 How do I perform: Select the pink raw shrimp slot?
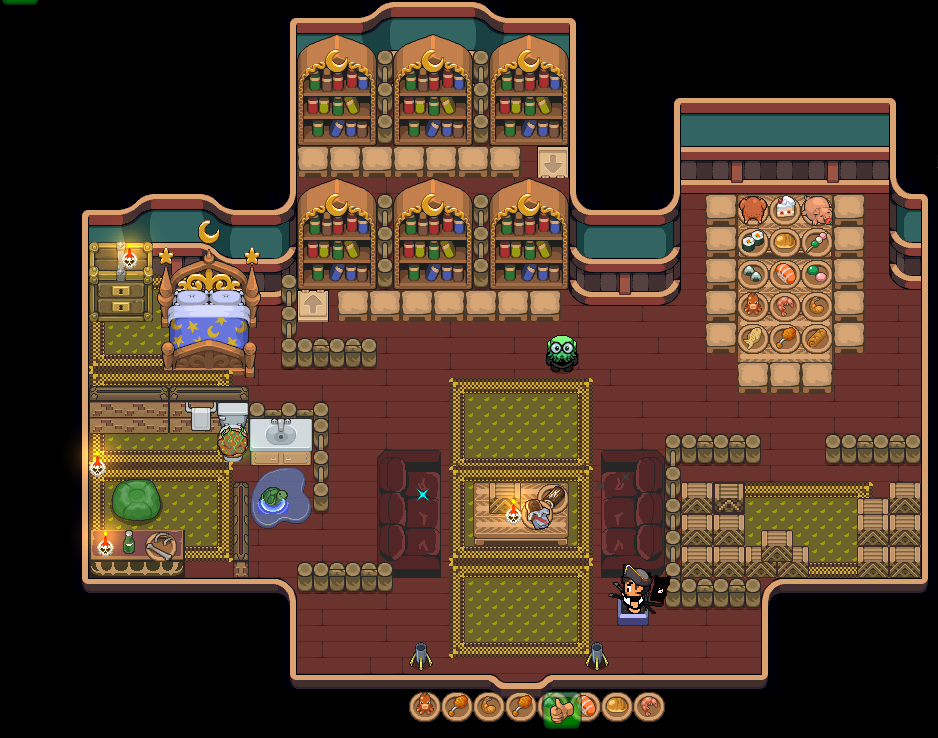coord(649,707)
